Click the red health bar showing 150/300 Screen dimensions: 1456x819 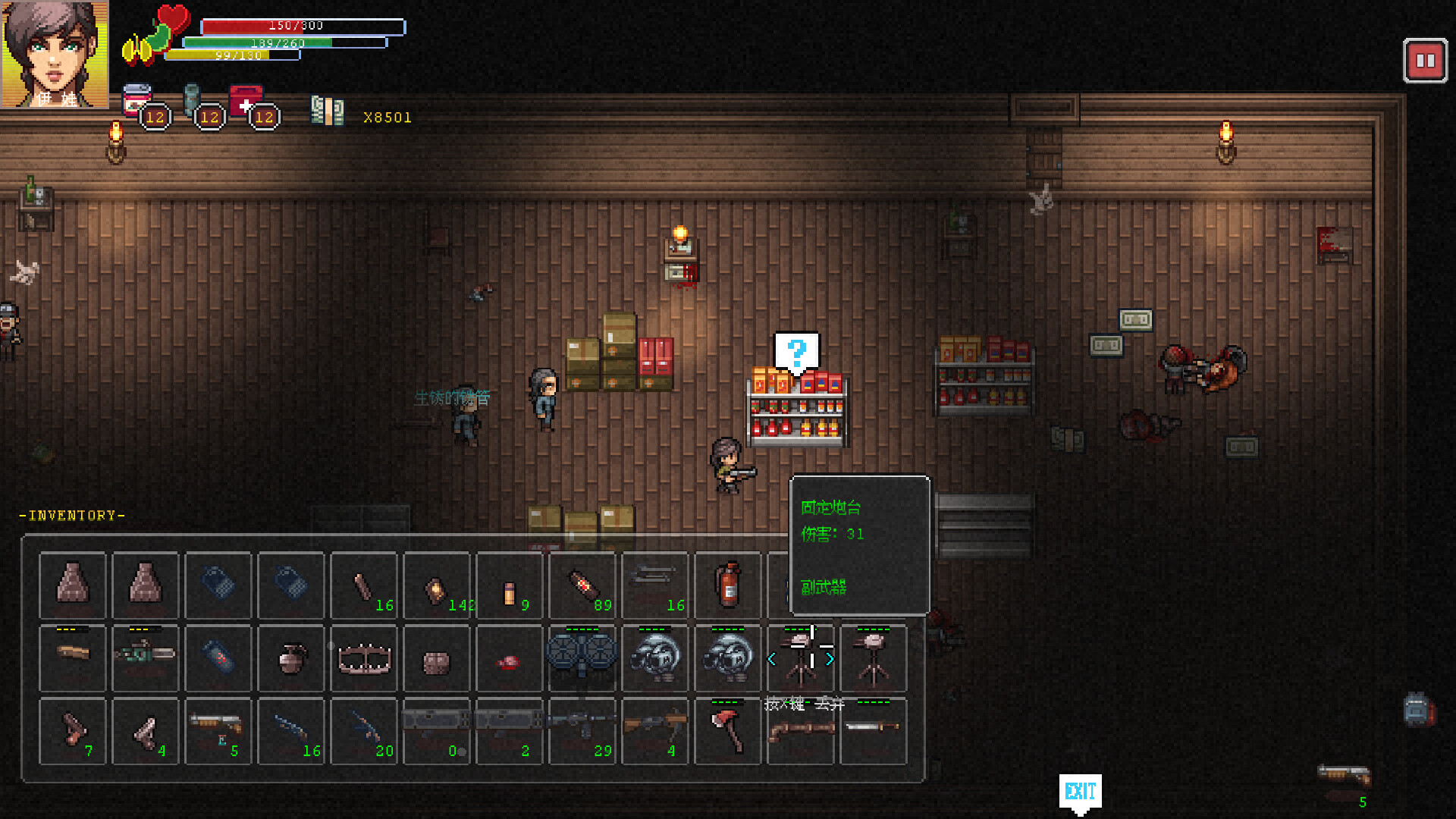296,25
